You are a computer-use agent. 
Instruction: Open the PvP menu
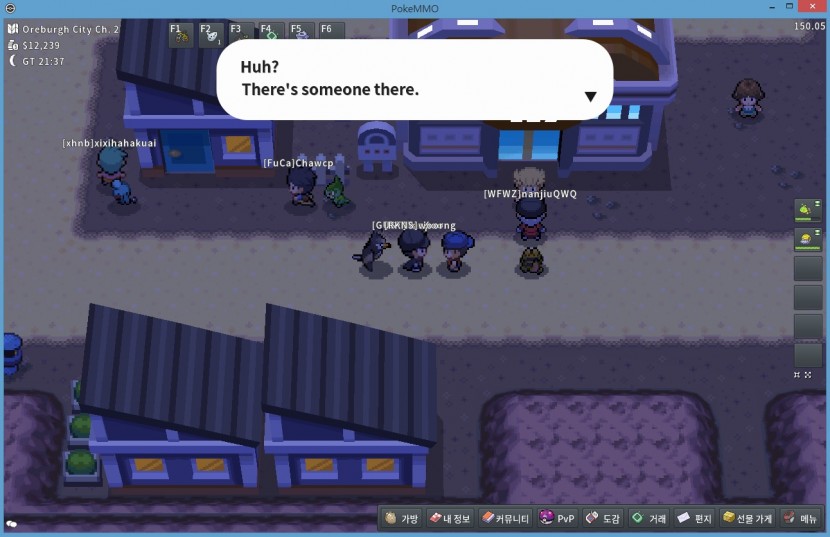pos(558,518)
